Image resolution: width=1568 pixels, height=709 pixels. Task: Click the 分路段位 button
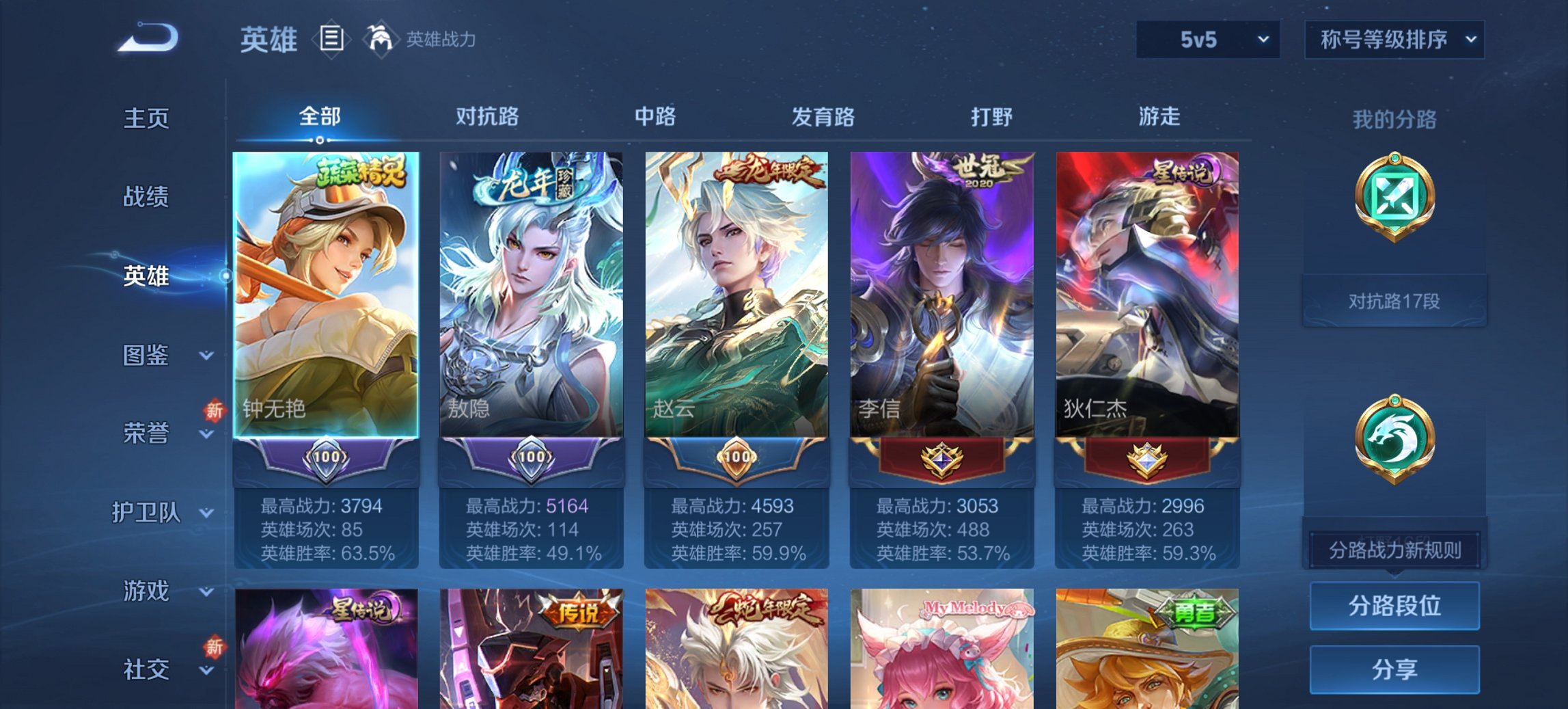coord(1394,606)
